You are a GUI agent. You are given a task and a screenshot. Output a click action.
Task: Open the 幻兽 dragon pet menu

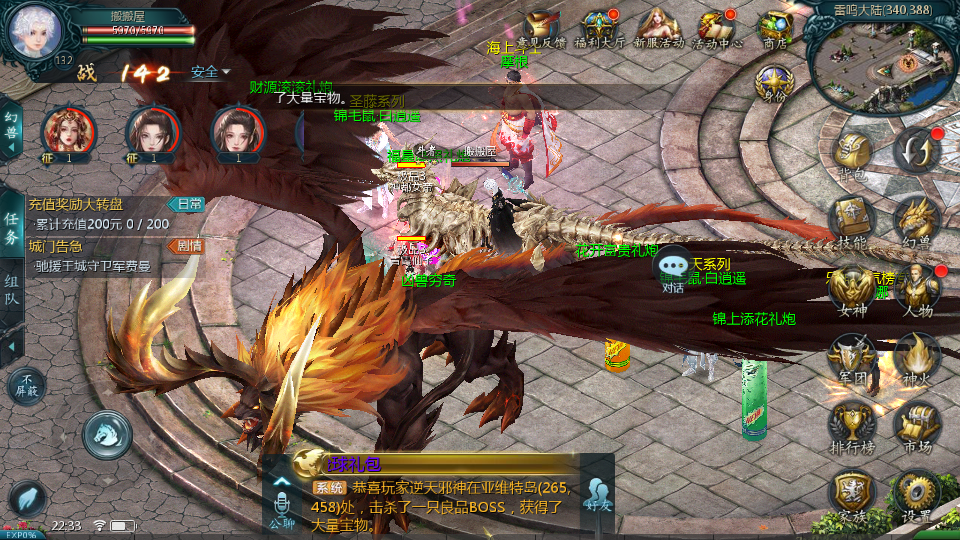coord(916,220)
